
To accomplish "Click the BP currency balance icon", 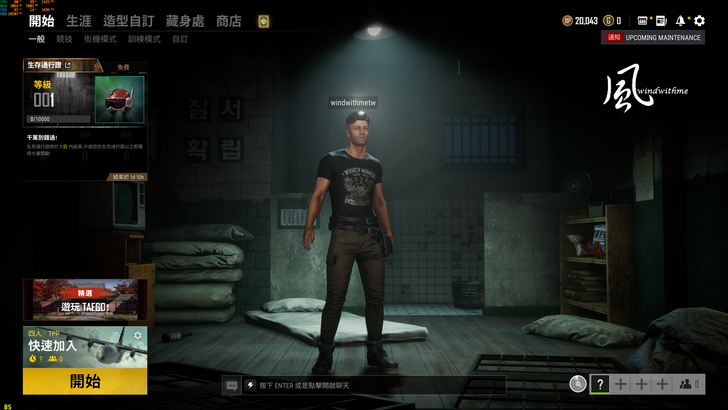I will [x=567, y=20].
